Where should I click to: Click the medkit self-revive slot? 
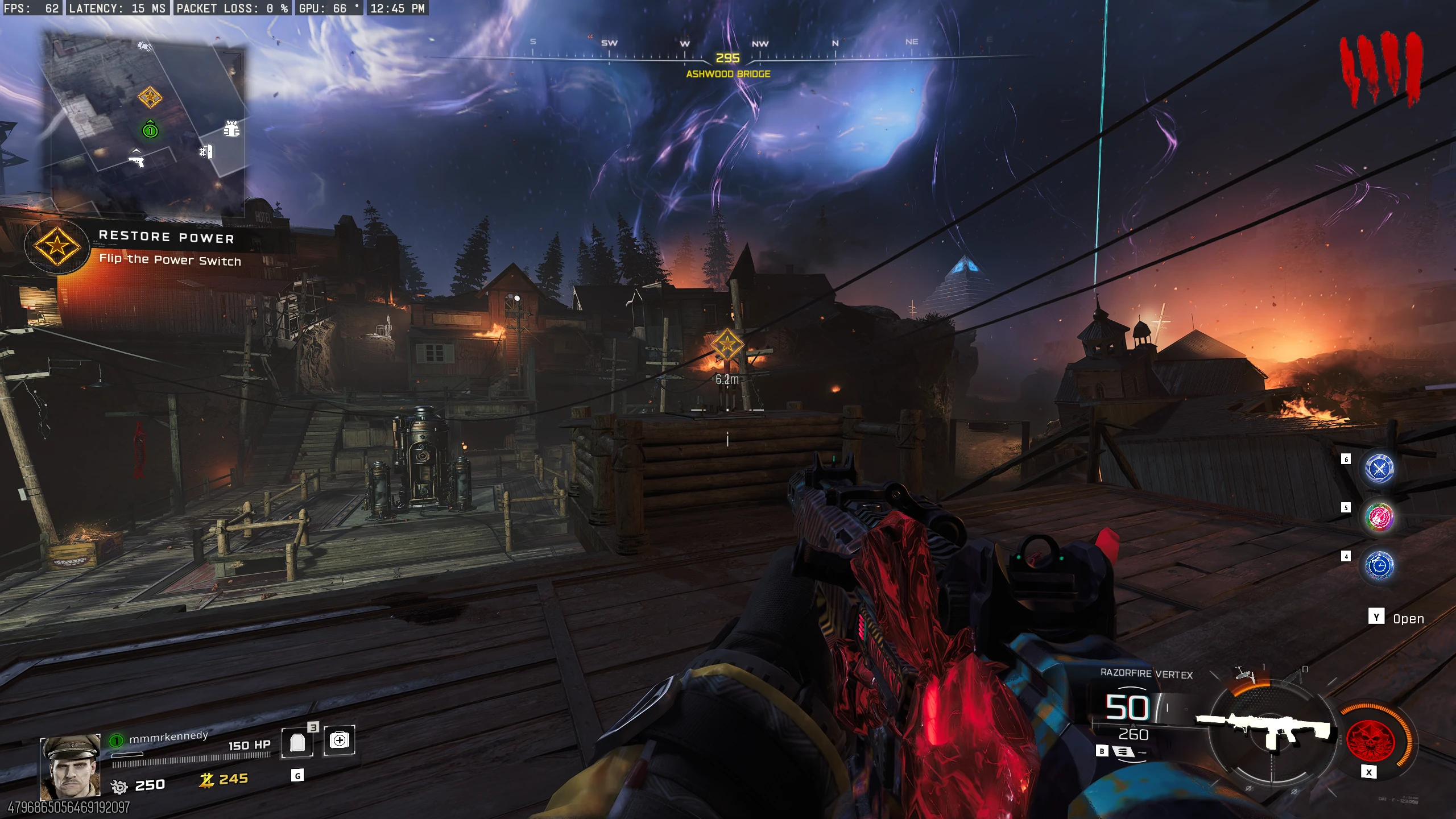point(340,740)
